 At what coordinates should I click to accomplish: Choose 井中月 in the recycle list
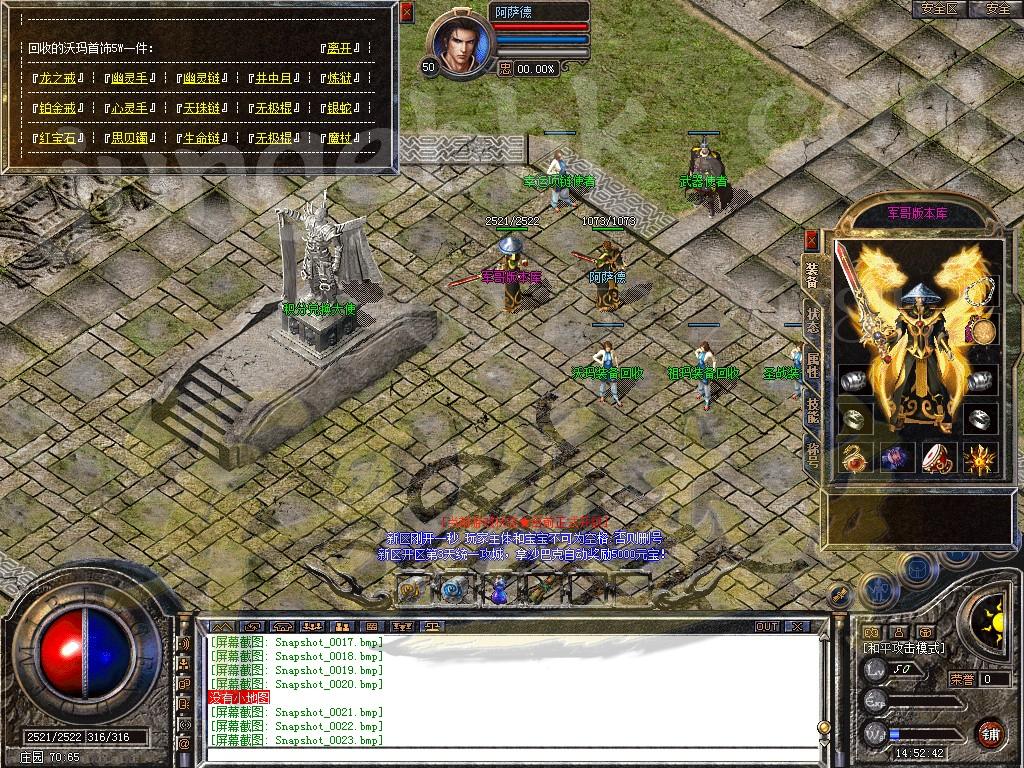click(x=273, y=78)
